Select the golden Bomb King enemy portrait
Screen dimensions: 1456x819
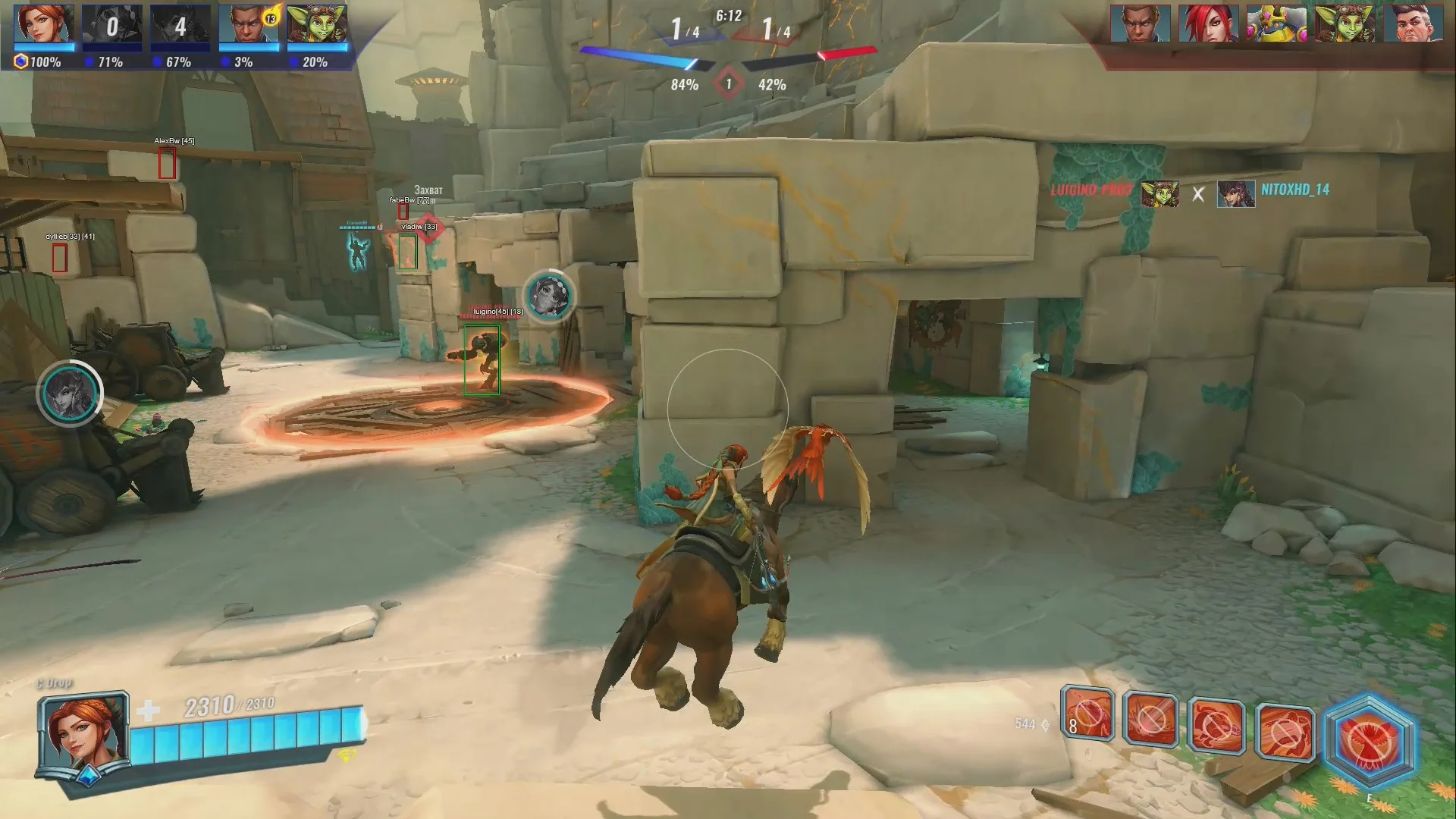[x=1276, y=24]
